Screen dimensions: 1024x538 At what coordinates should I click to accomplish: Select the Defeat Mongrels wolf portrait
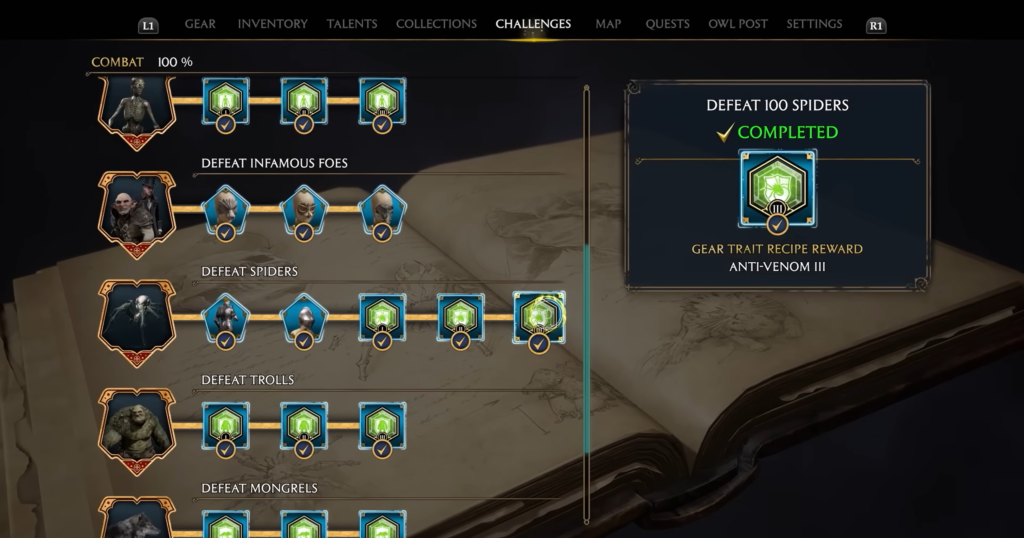point(136,520)
